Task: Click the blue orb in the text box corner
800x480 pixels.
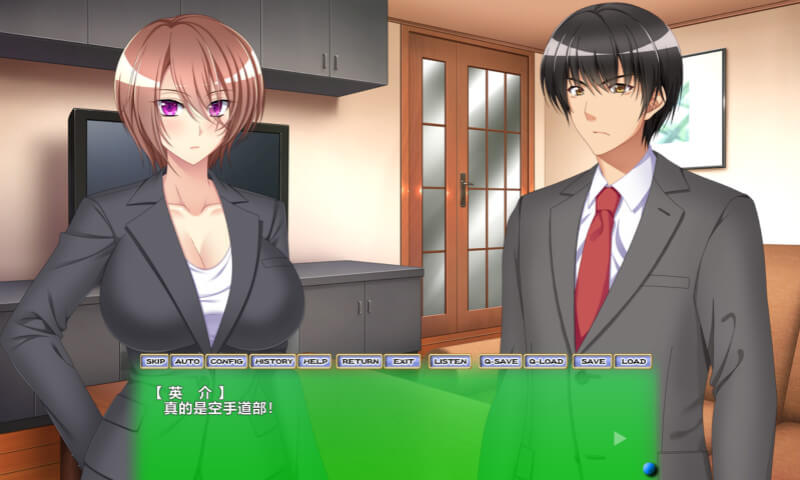Action: 650,467
